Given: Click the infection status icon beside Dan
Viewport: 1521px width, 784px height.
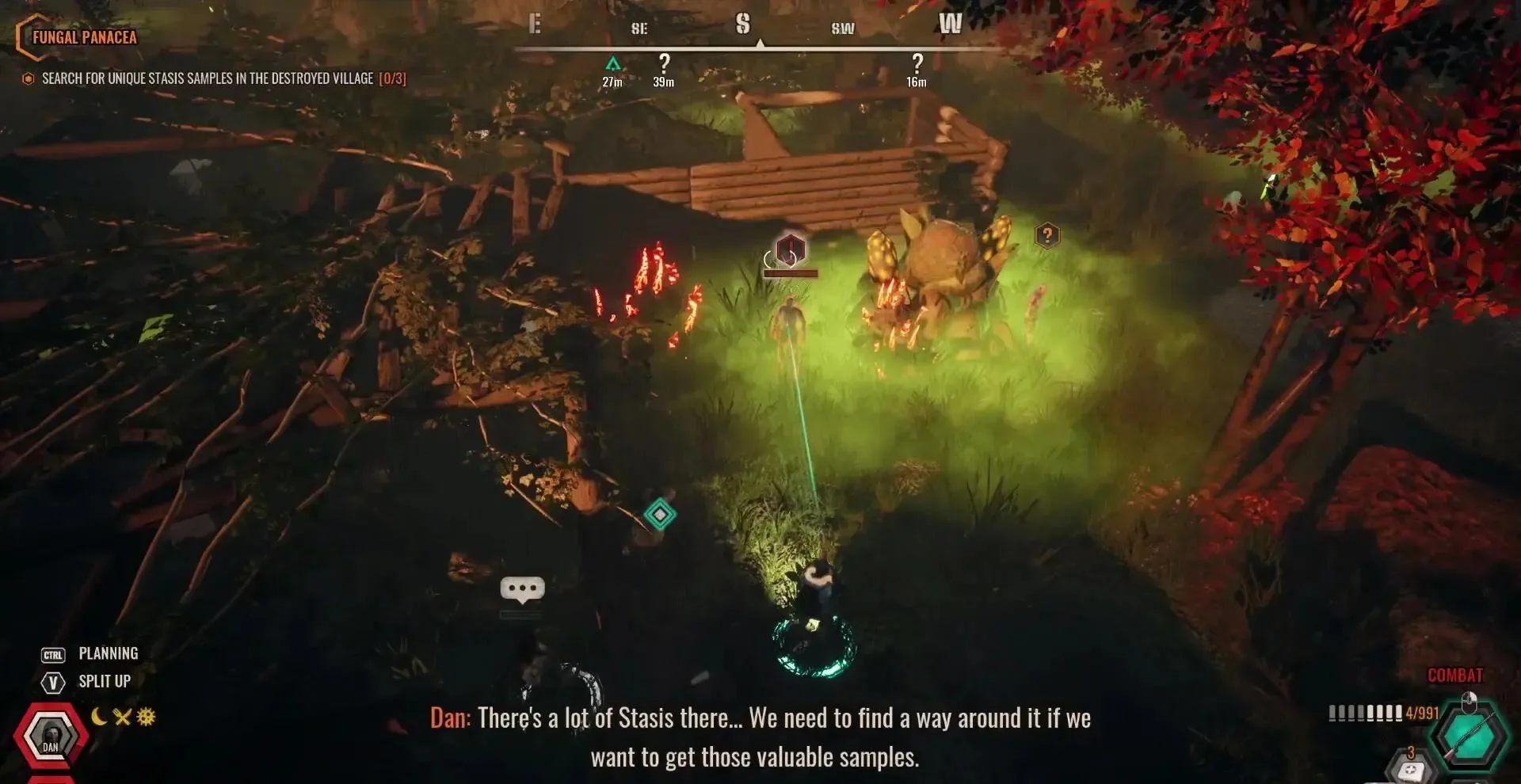Looking at the screenshot, I should pos(146,717).
